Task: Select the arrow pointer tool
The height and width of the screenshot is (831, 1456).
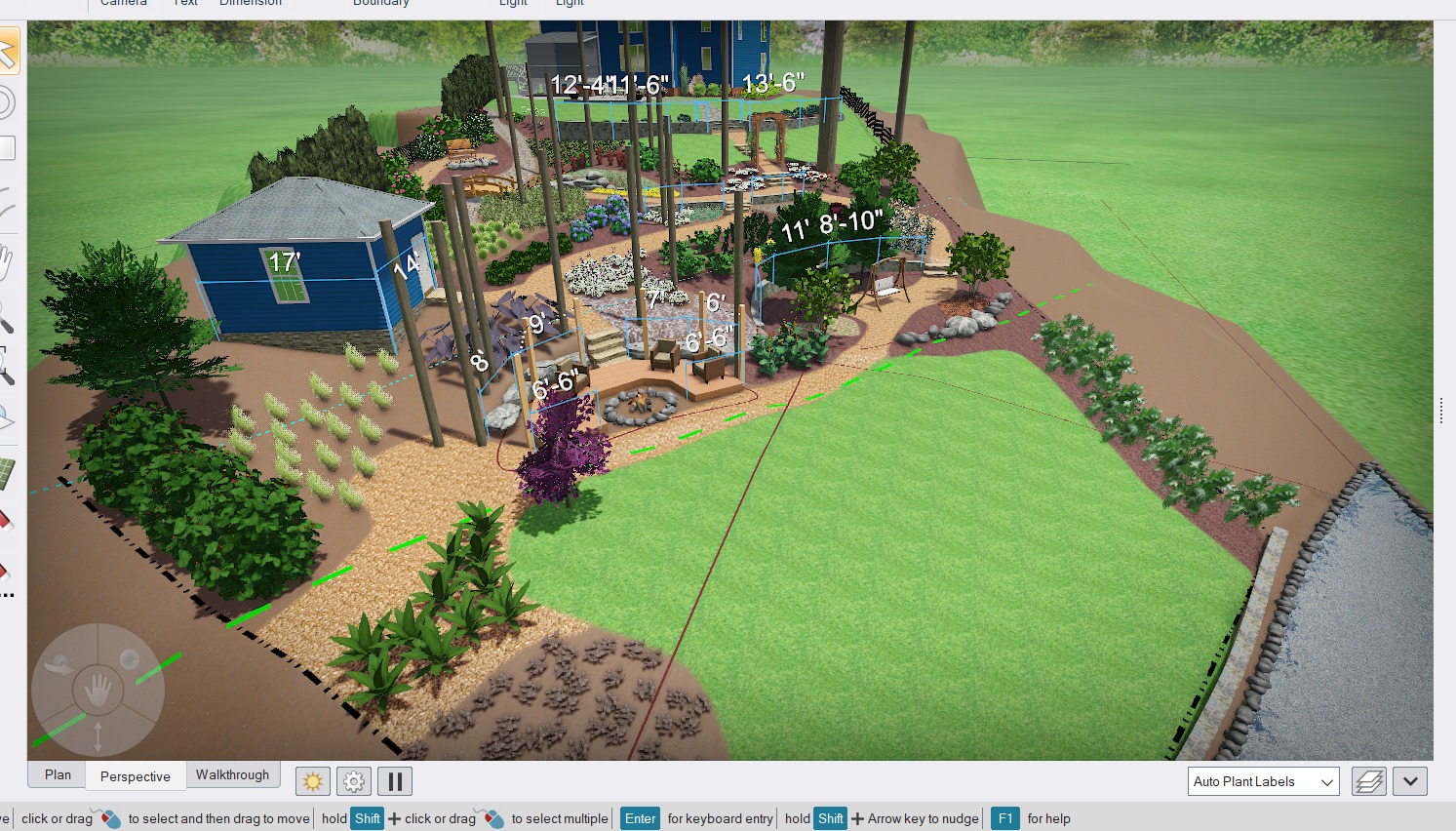Action: tap(8, 51)
